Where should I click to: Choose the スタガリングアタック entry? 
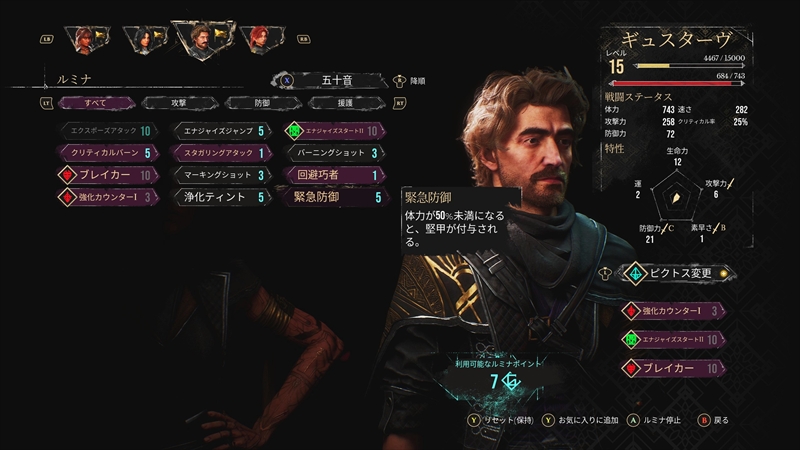tap(219, 153)
